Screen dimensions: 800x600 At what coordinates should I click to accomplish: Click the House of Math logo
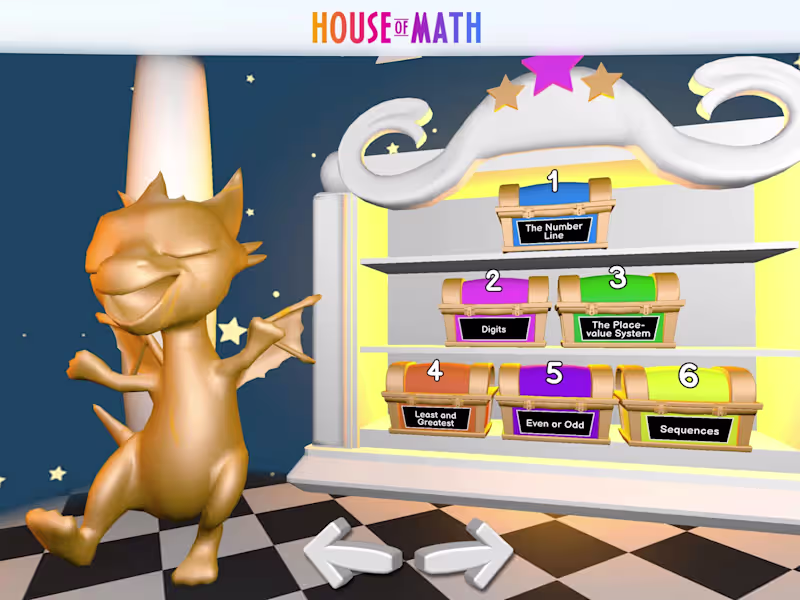pos(397,27)
